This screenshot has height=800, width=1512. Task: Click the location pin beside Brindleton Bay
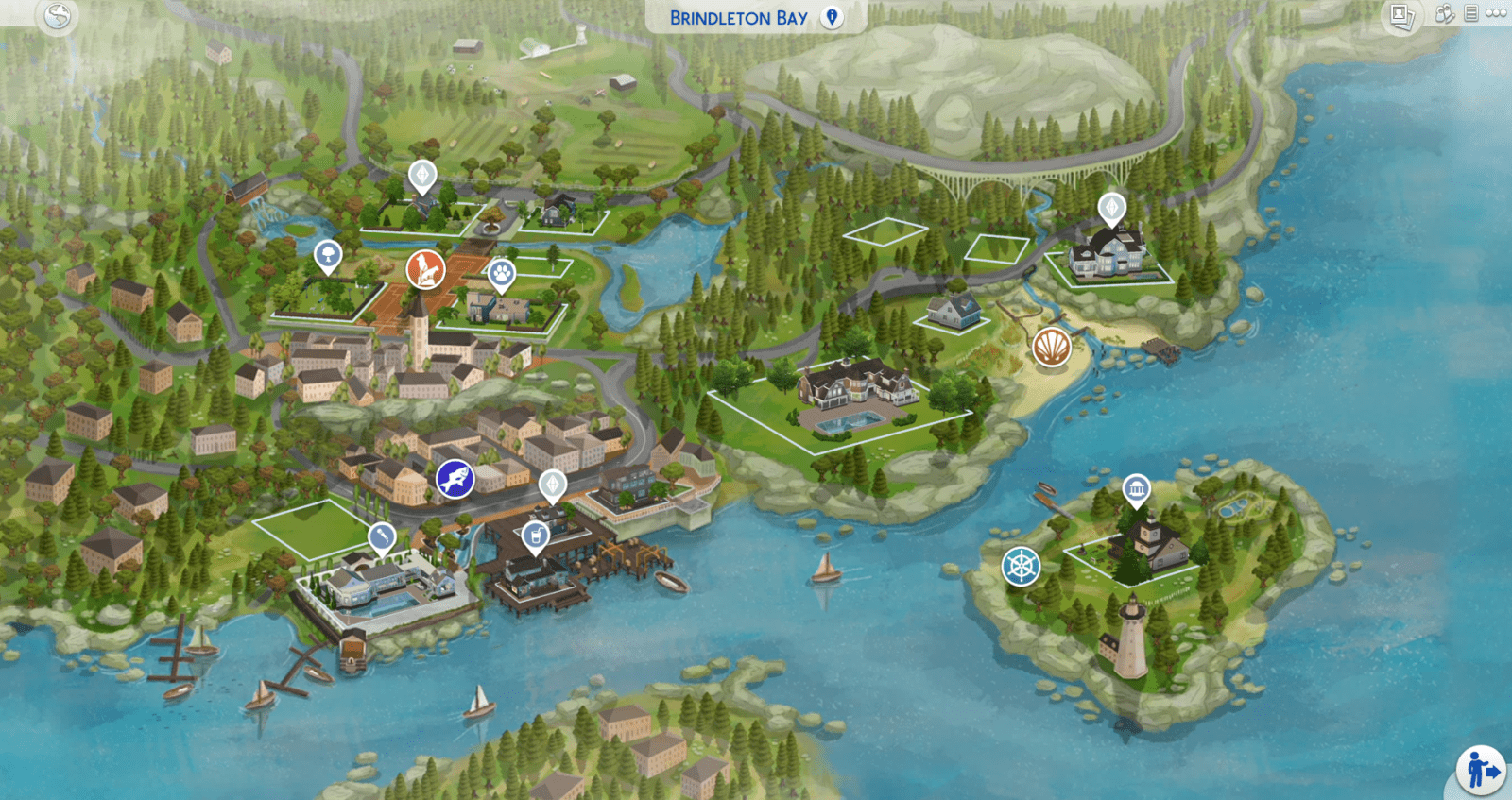pos(832,16)
